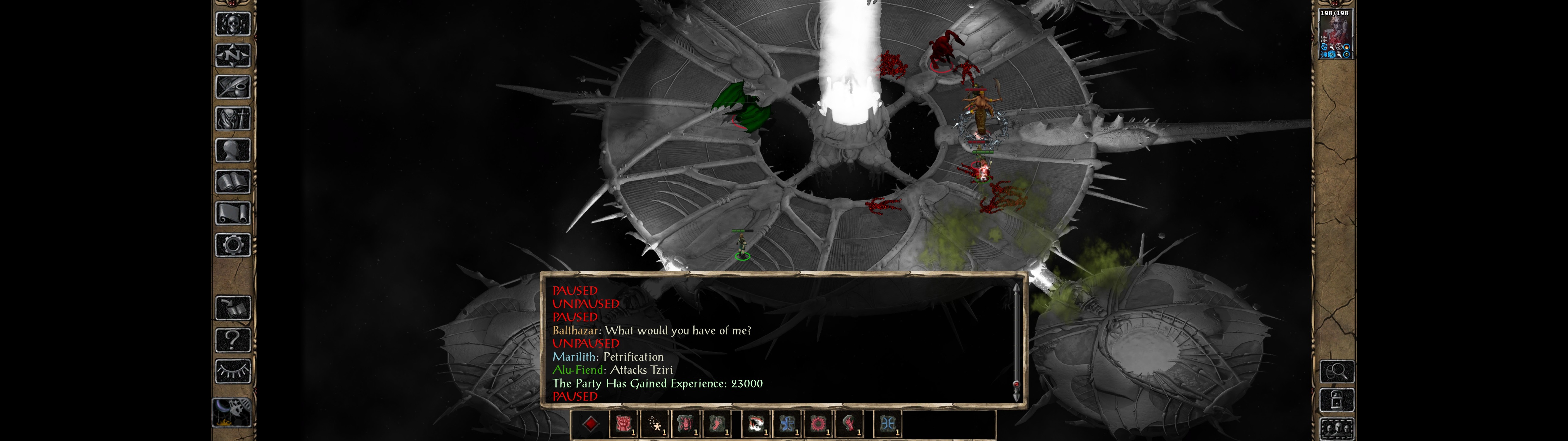Click the red diamond button in action bar
The image size is (1568, 441).
[590, 424]
